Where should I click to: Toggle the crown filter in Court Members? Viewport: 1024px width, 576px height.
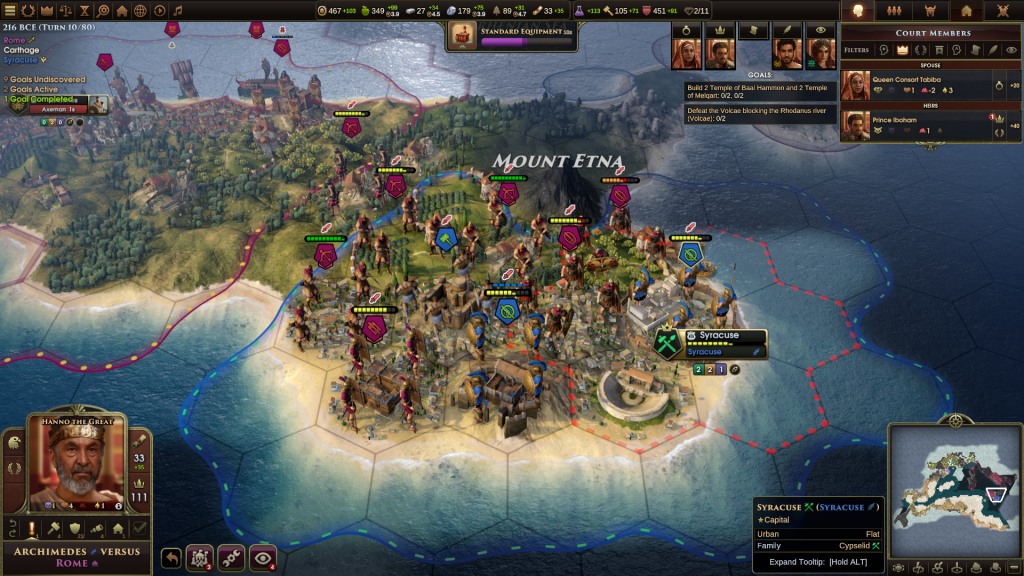[x=902, y=49]
